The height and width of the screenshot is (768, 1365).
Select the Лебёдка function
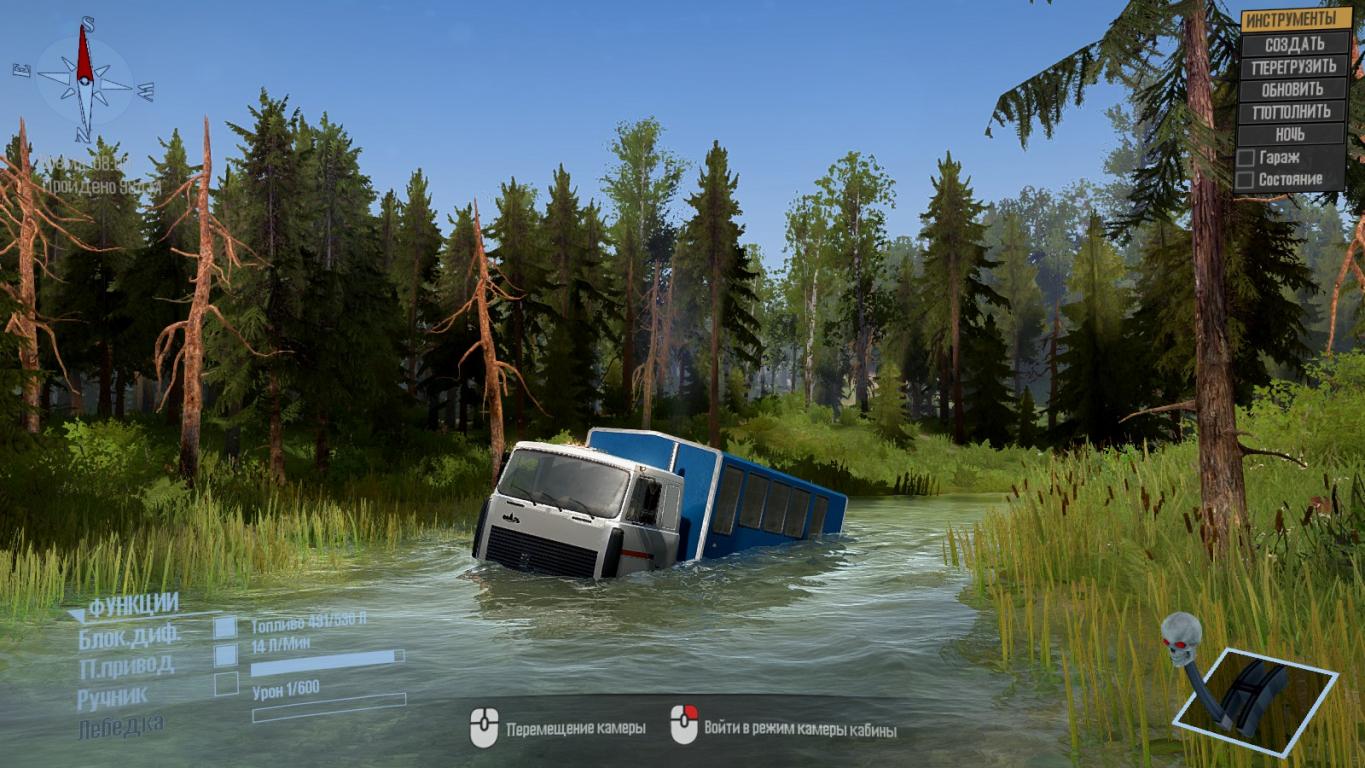tap(120, 725)
